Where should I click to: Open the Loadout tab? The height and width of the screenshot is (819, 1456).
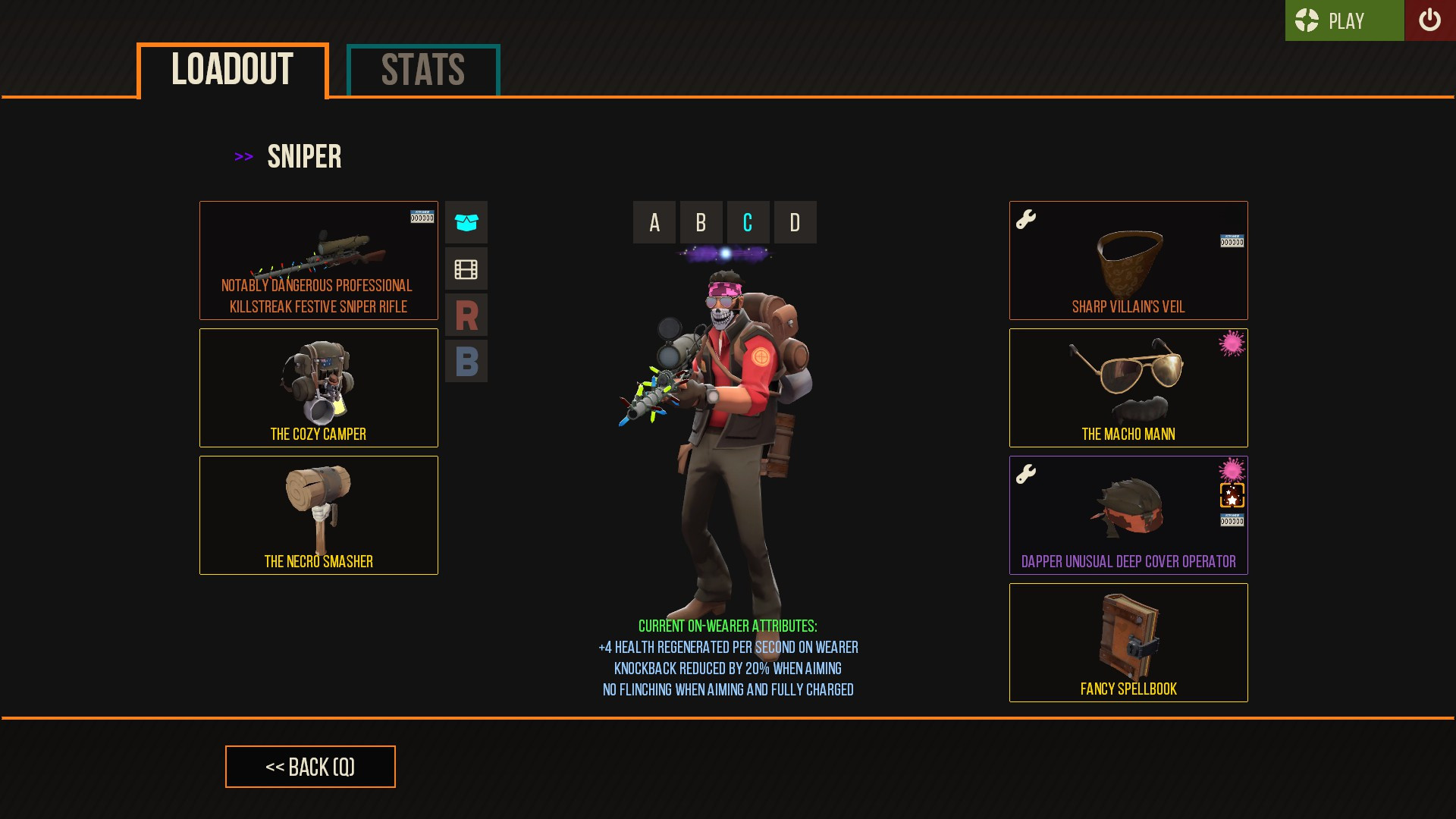[x=231, y=71]
